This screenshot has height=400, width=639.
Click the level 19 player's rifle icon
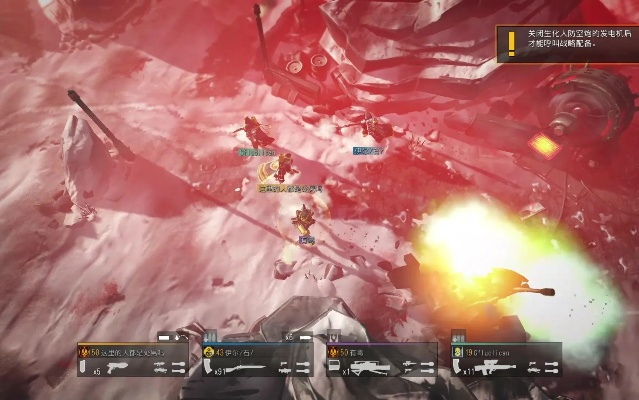(x=488, y=367)
